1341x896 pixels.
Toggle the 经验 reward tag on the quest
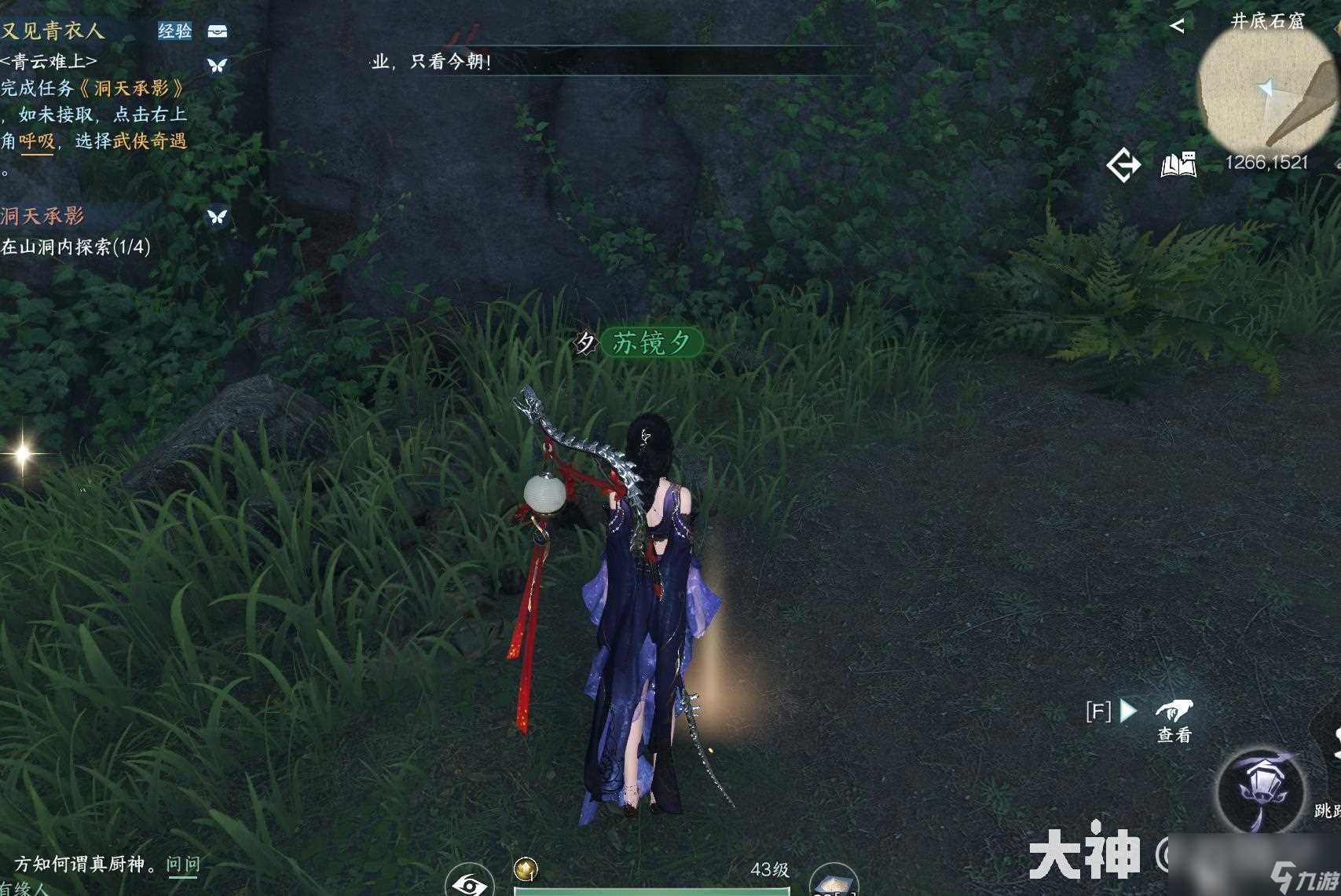pos(174,32)
